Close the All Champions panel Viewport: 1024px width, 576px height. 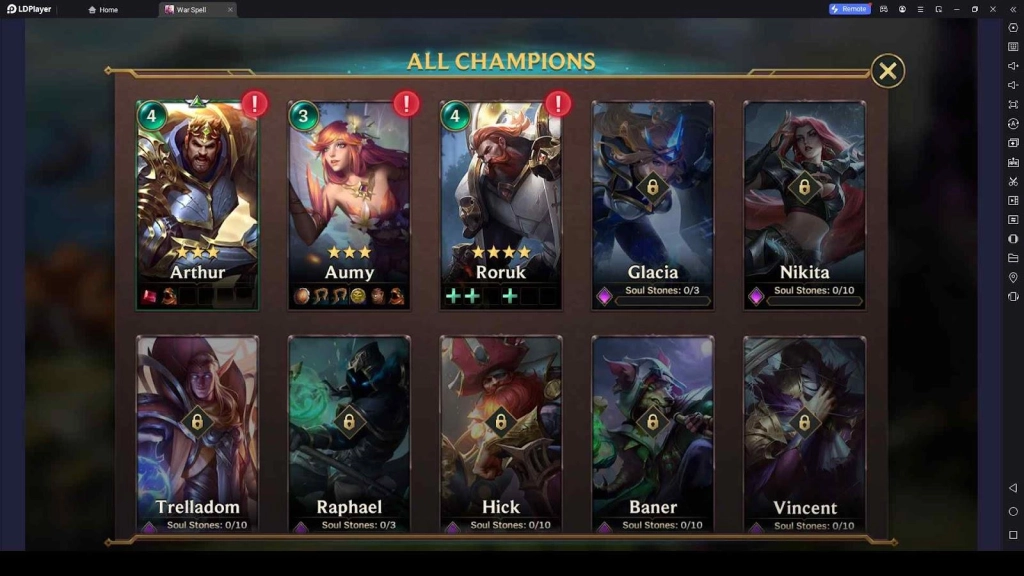(x=887, y=71)
